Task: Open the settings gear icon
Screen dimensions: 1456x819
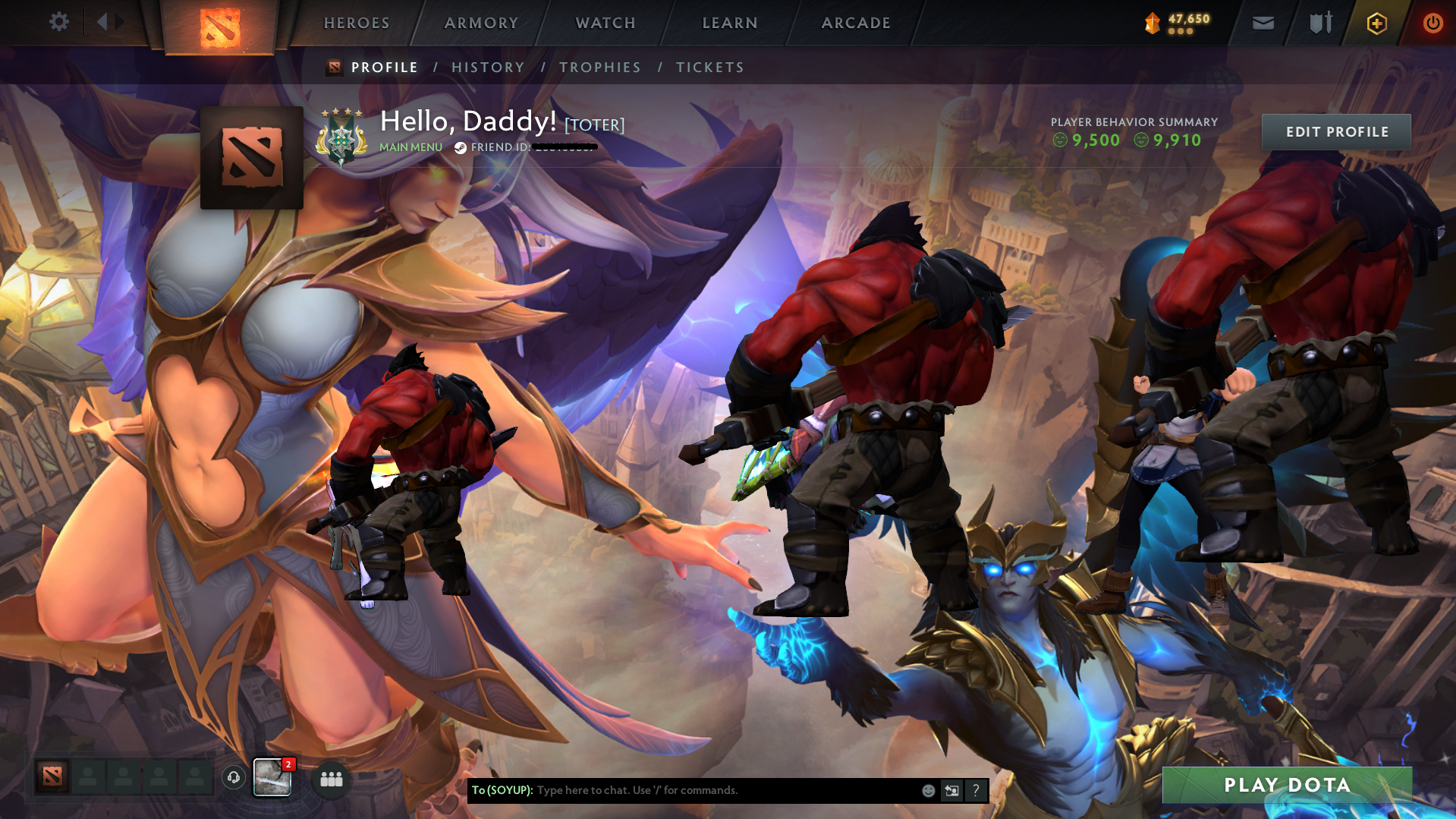Action: (x=59, y=22)
